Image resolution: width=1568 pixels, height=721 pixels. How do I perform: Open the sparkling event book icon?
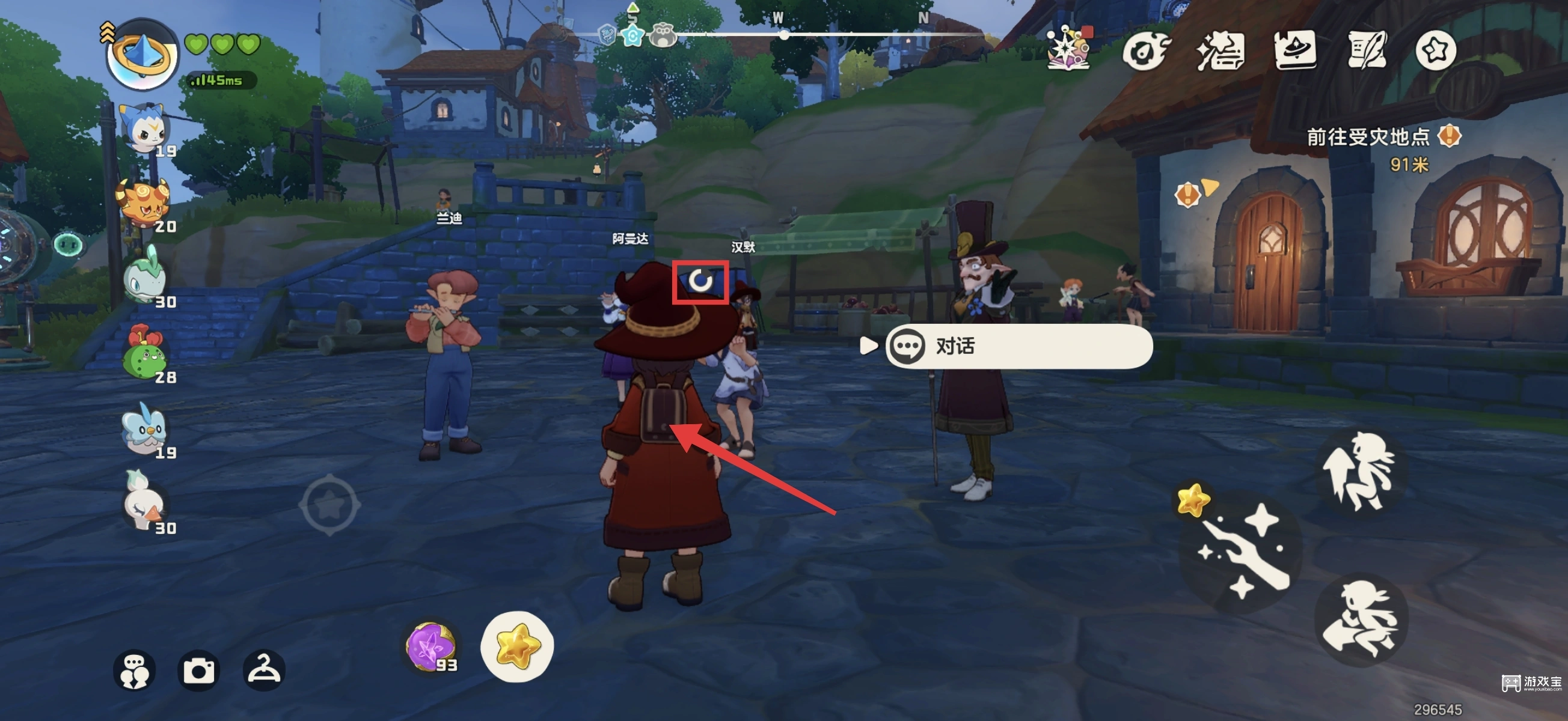pos(1068,49)
